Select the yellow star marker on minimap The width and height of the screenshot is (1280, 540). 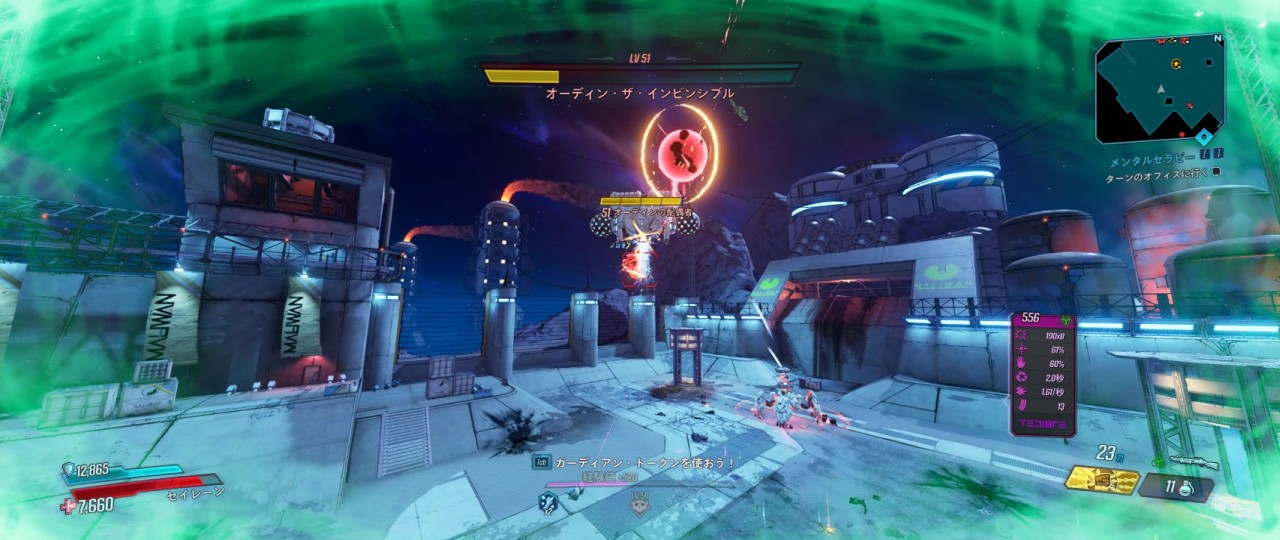click(1176, 63)
